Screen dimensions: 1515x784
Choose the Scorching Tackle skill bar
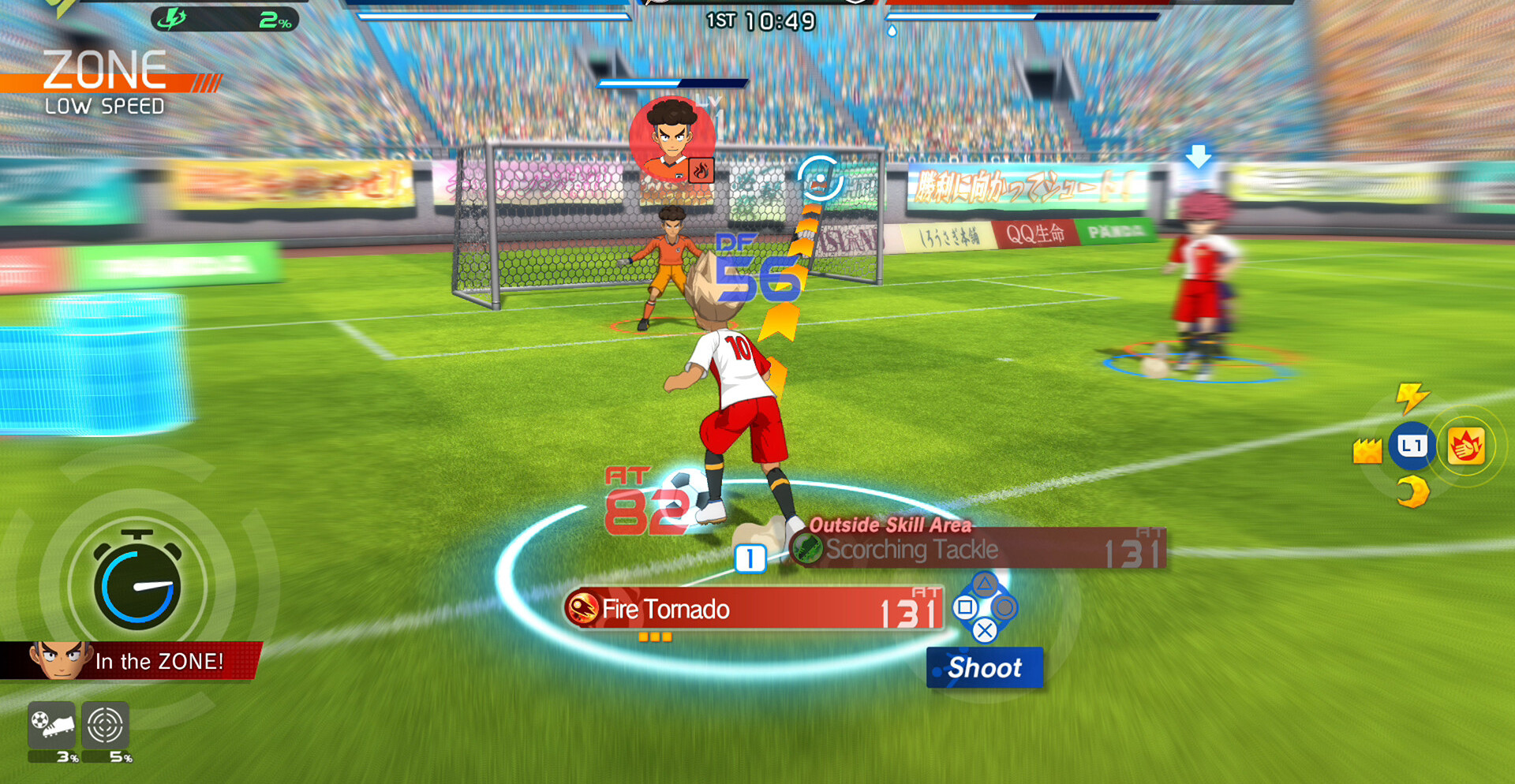(x=978, y=550)
